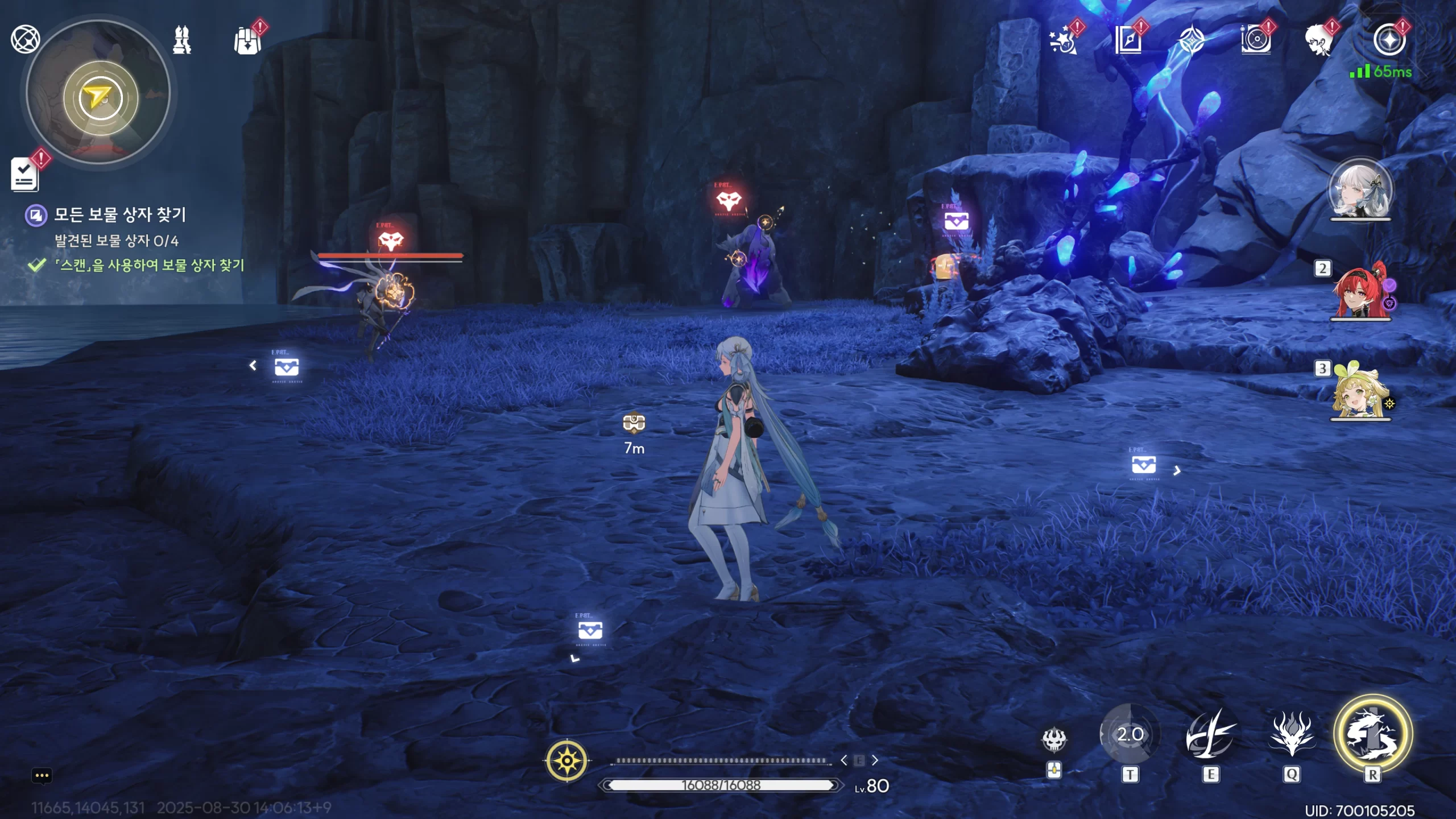
Task: Open the chat bubble icon
Action: (42, 776)
